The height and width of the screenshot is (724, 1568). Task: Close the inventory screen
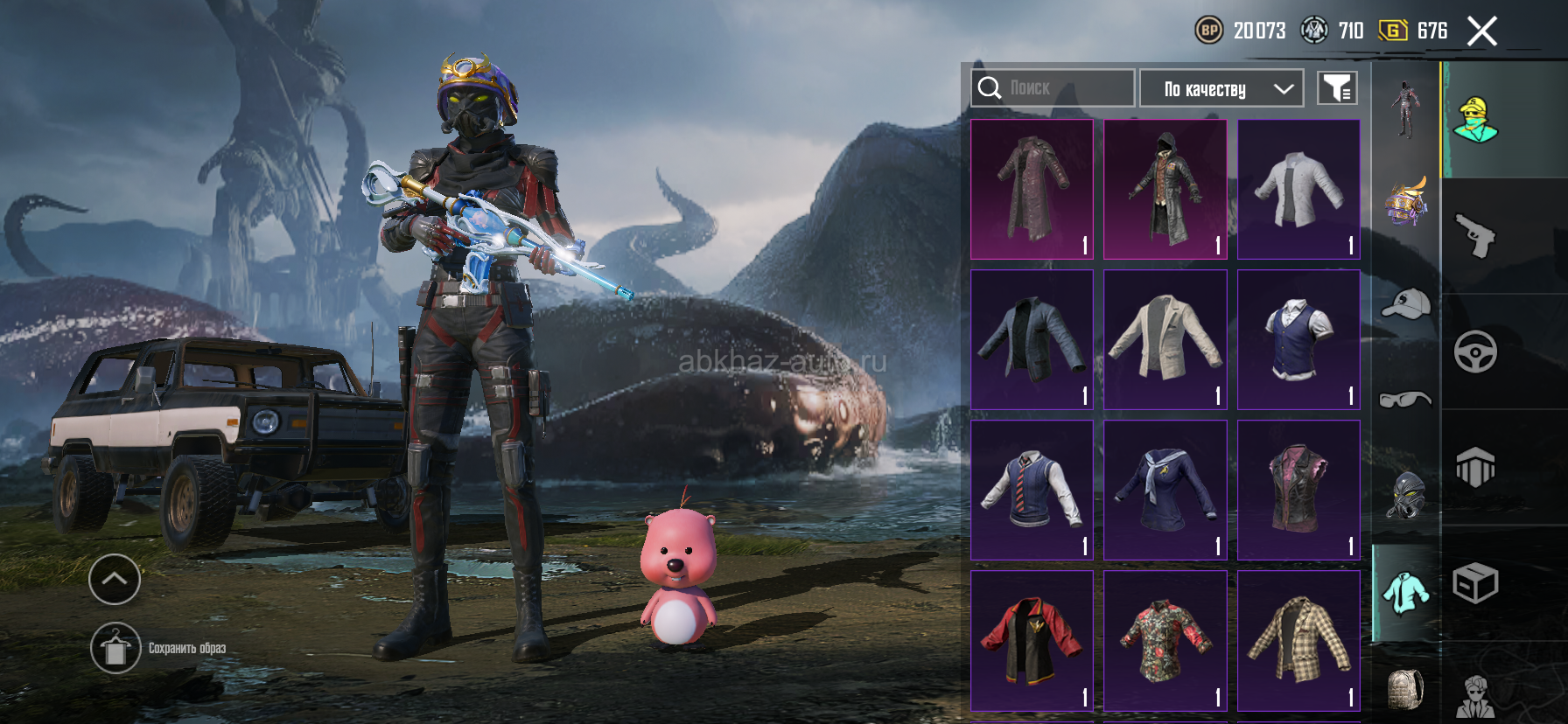pyautogui.click(x=1482, y=31)
